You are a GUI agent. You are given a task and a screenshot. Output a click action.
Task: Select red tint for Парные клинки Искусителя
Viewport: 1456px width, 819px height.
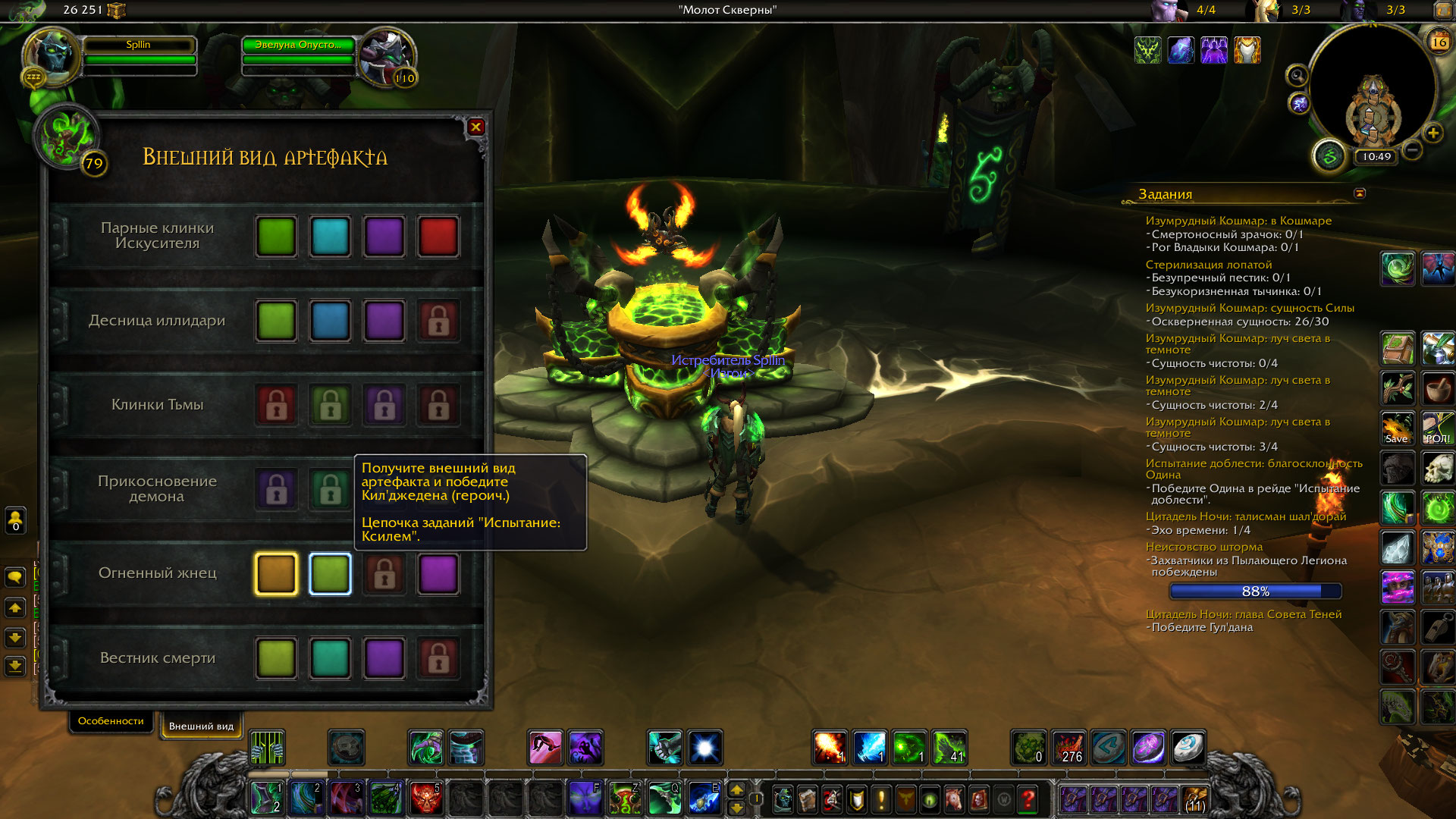coord(438,237)
